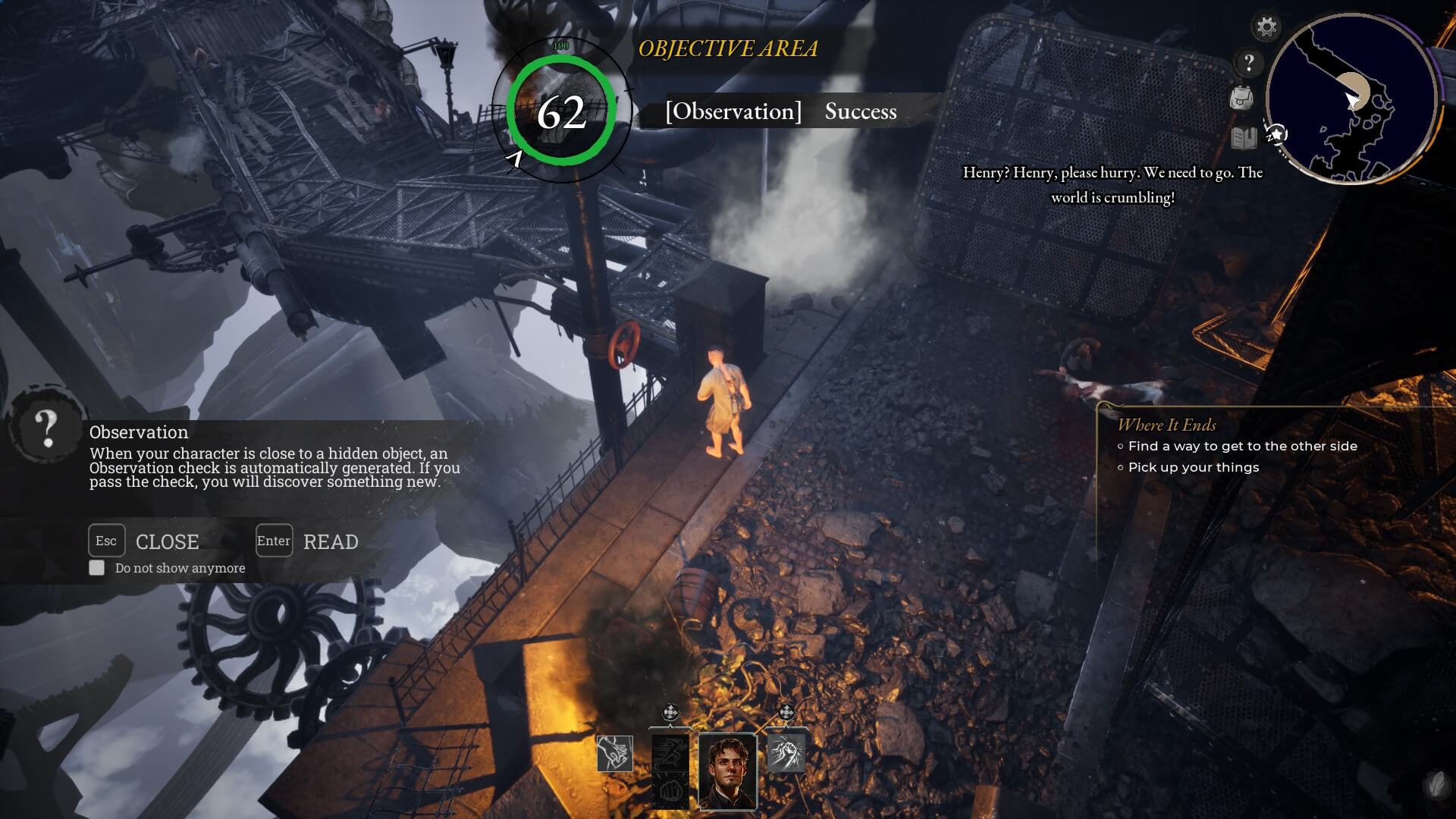Viewport: 1456px width, 819px height.
Task: Open the journal book
Action: pyautogui.click(x=1244, y=138)
